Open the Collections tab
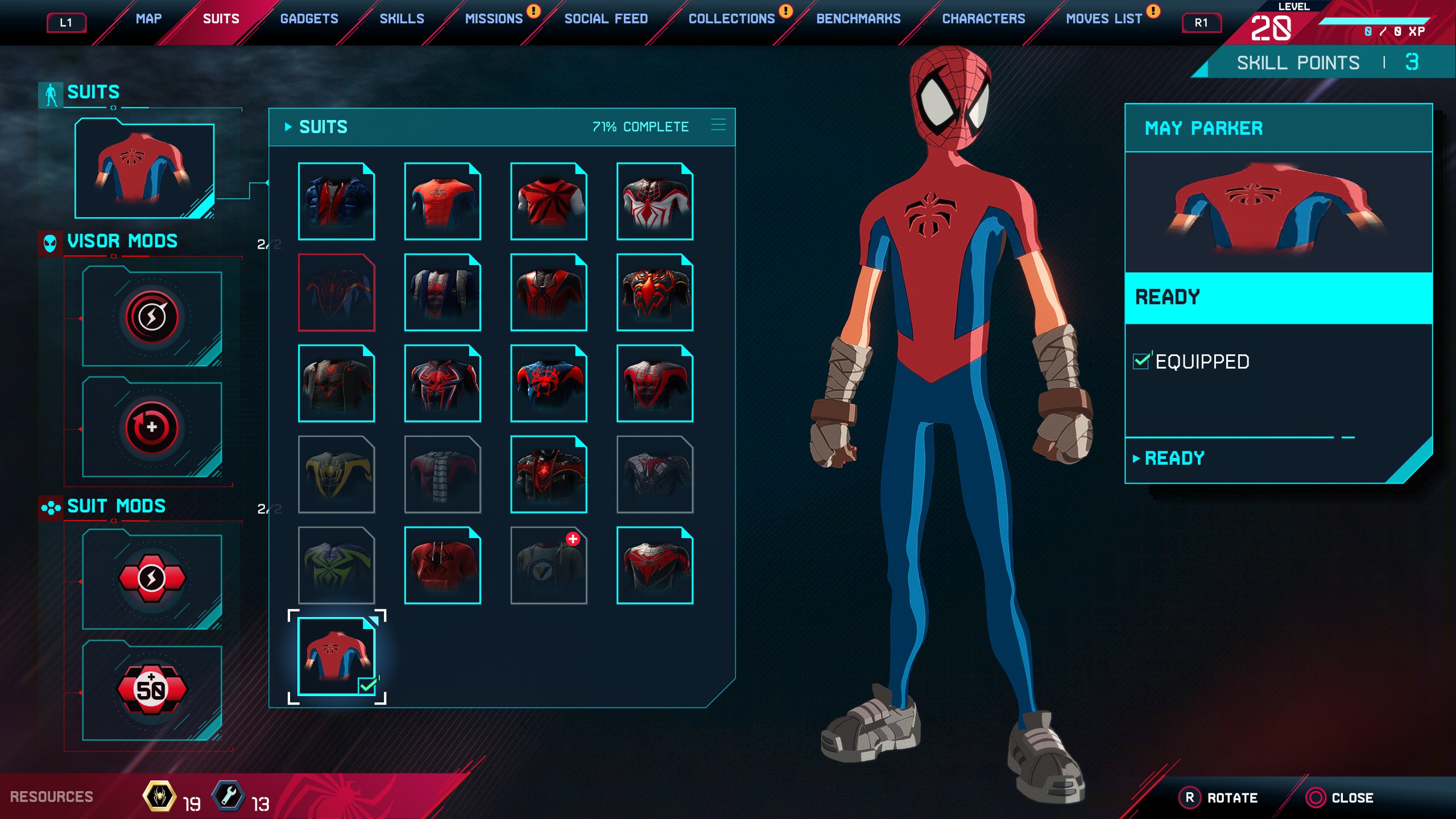This screenshot has width=1456, height=819. [x=731, y=19]
